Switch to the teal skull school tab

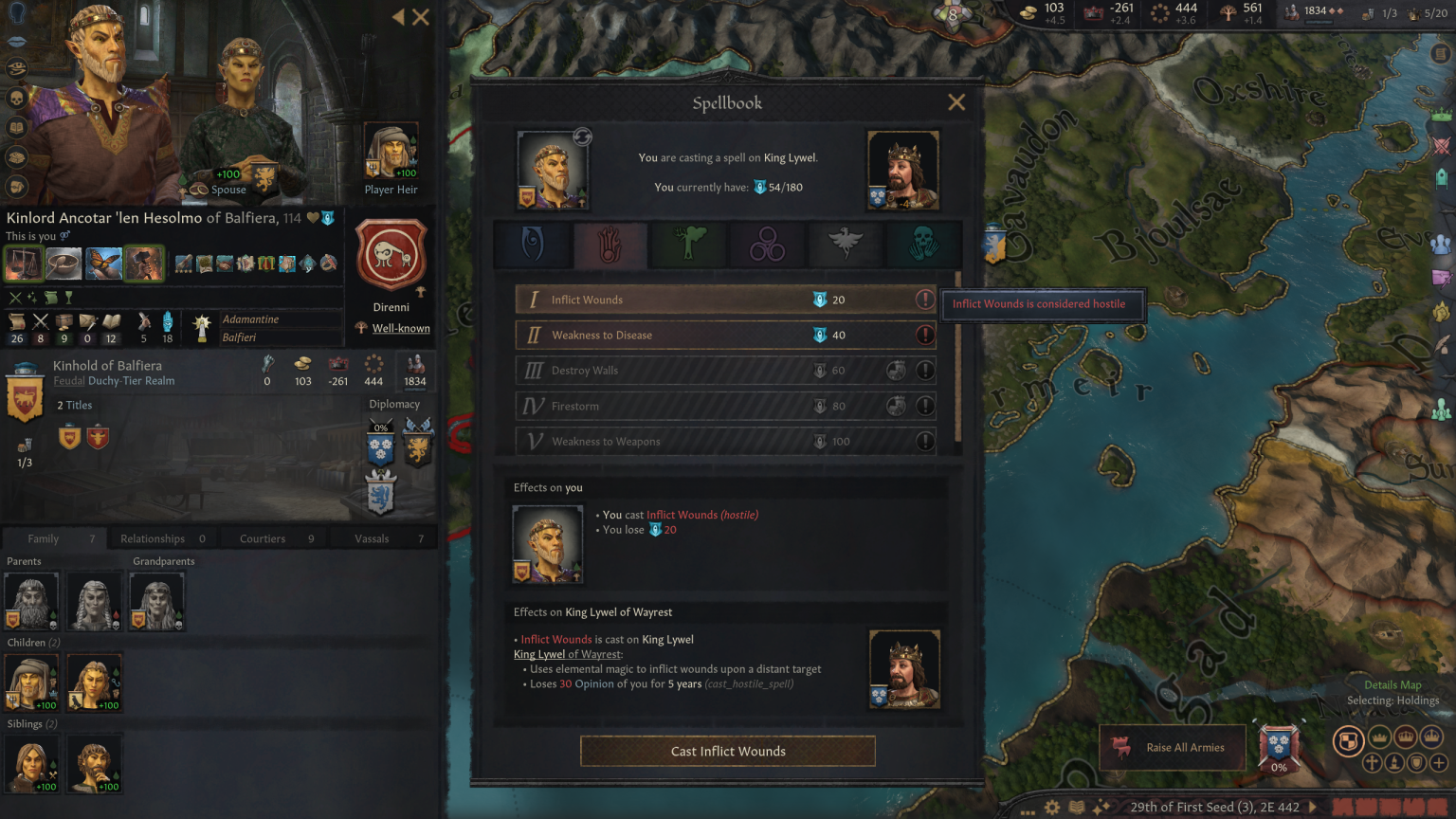click(923, 245)
